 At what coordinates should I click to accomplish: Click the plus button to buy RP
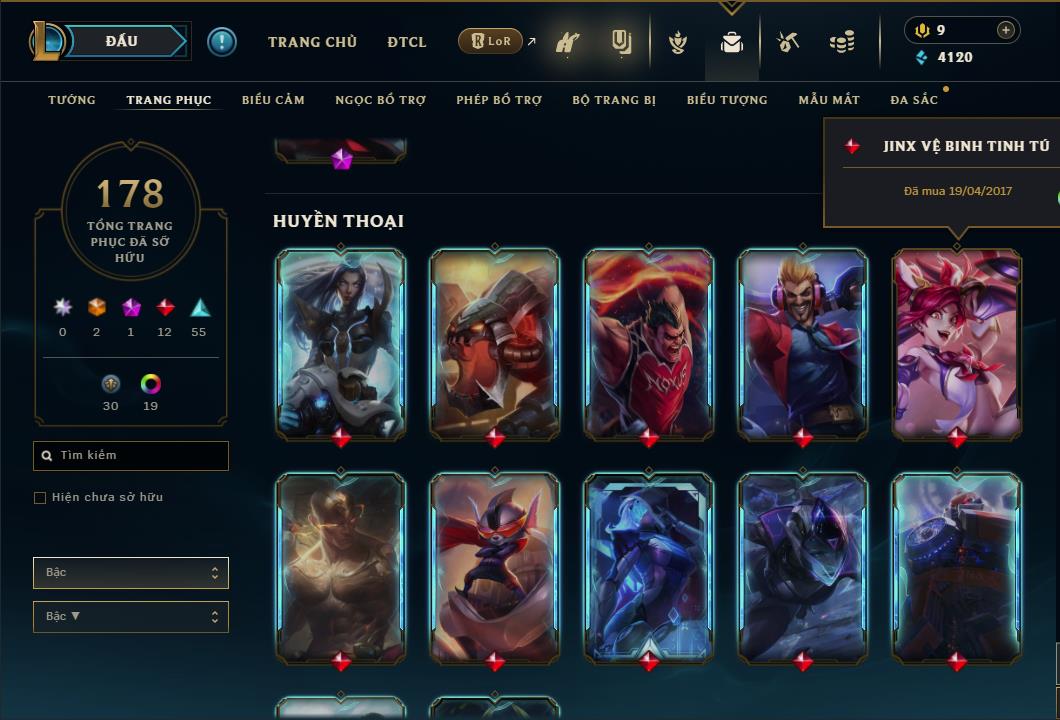[1006, 30]
